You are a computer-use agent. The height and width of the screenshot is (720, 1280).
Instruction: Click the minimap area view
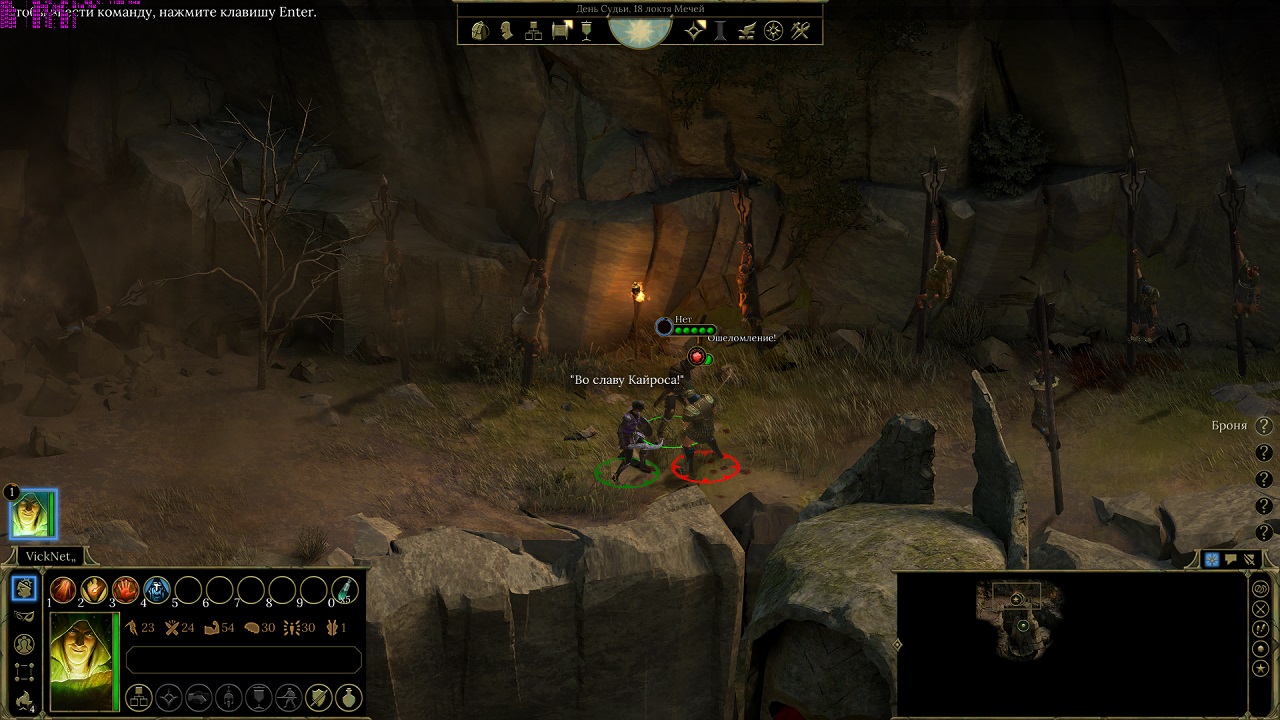[x=1020, y=625]
